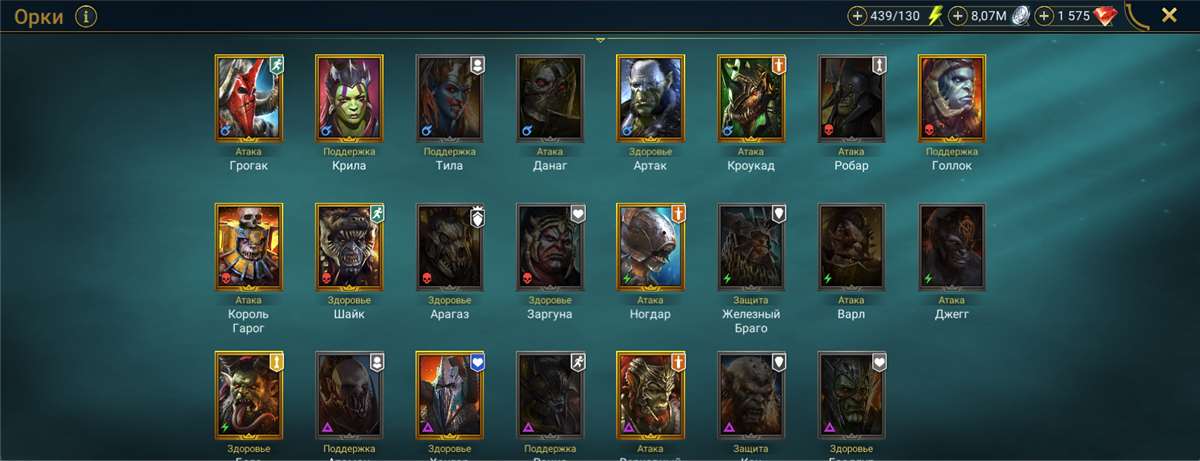The width and height of the screenshot is (1200, 461).
Task: Add energy with the plus button
Action: (x=858, y=16)
